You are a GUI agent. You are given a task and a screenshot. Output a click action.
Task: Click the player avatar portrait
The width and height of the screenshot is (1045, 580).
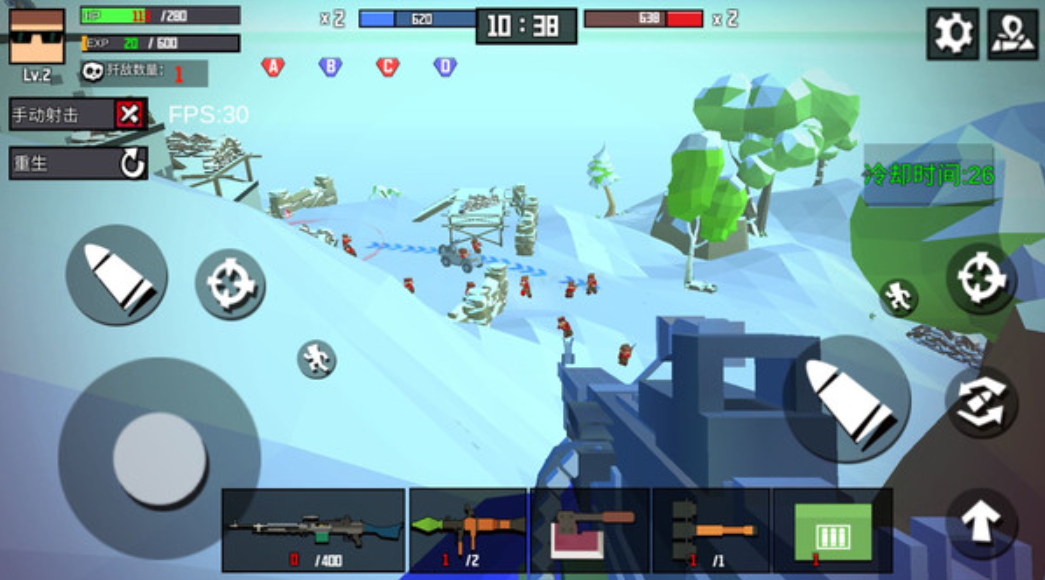tap(37, 37)
